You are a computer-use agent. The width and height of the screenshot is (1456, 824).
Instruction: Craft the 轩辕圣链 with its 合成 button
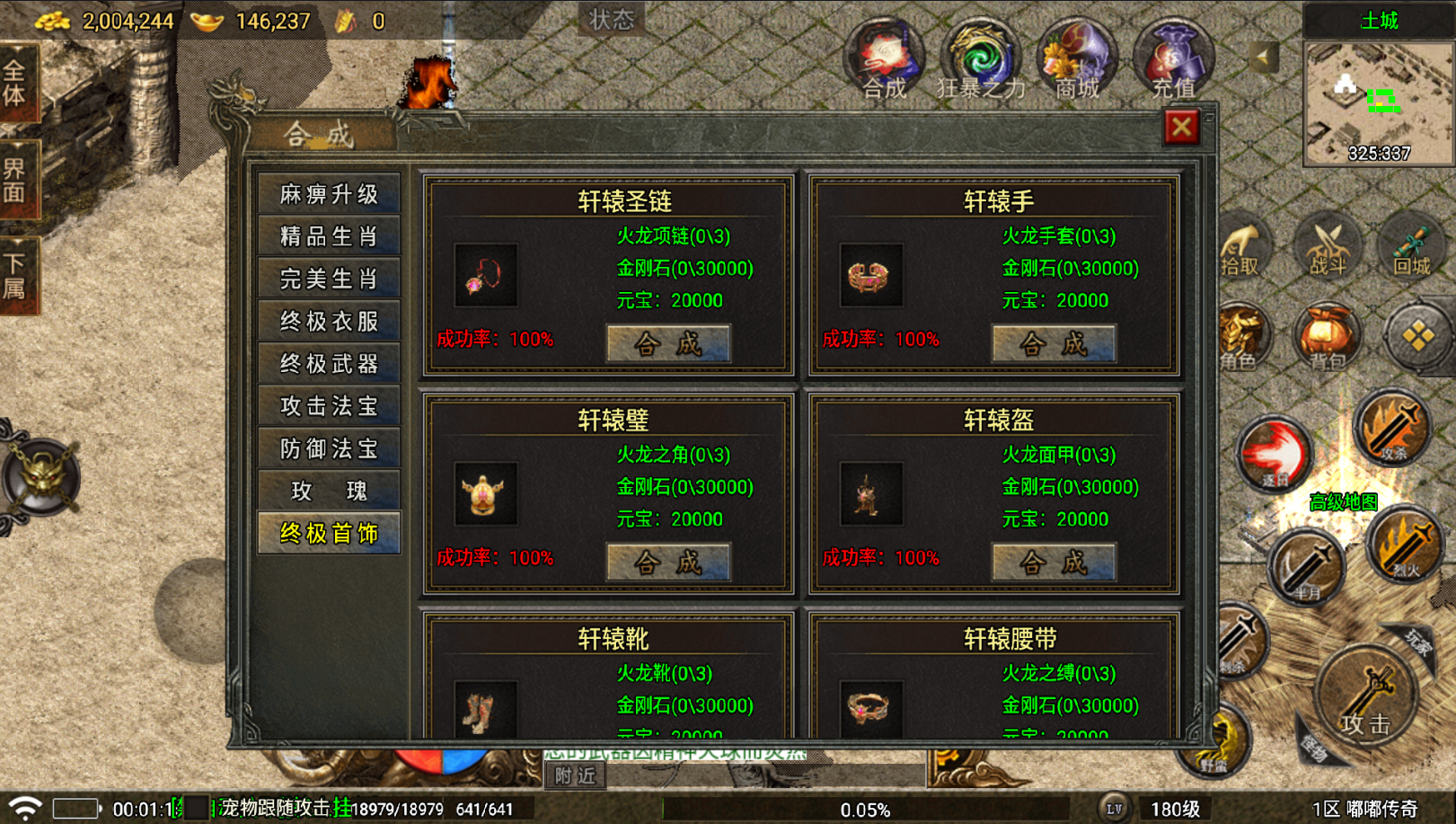[668, 343]
